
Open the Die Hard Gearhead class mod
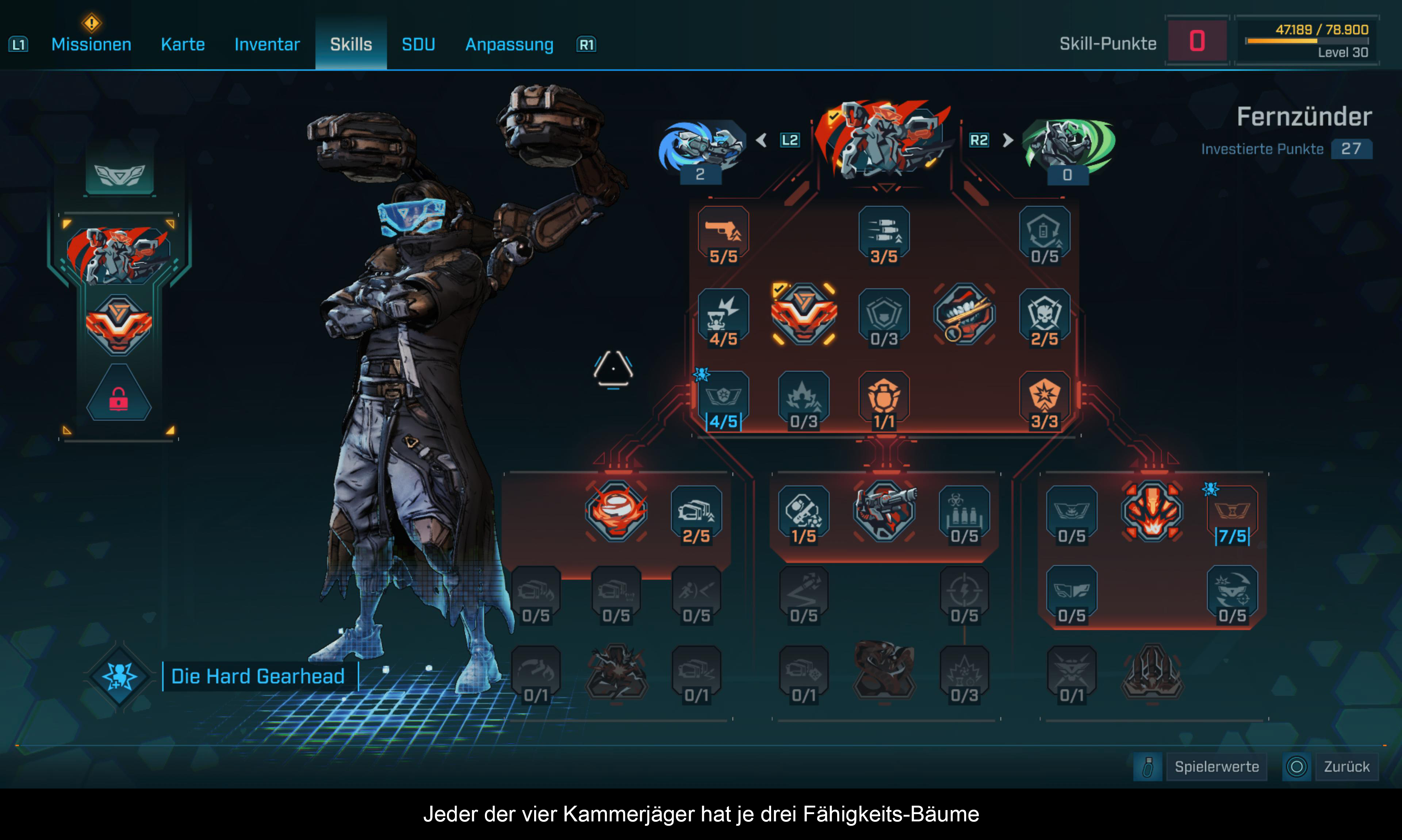point(257,676)
